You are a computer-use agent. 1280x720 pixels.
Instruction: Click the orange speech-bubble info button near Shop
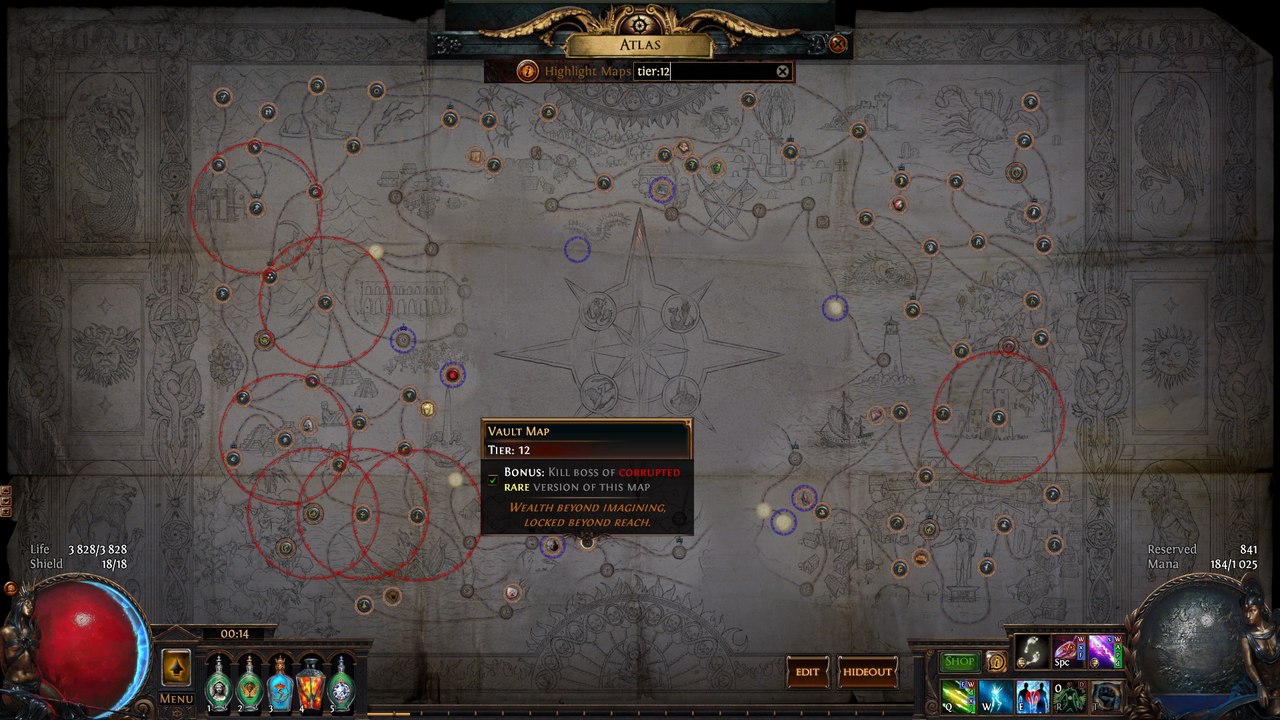[996, 662]
